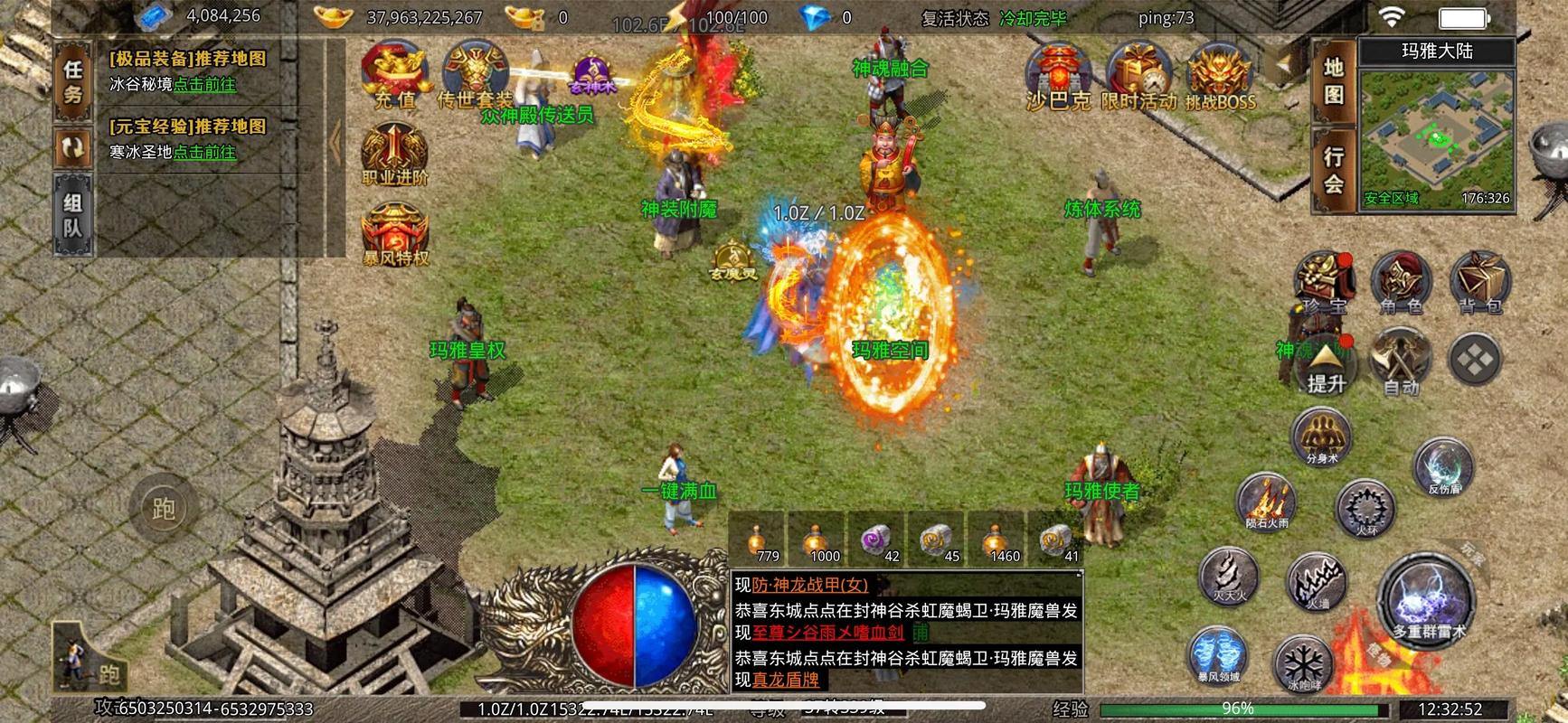The image size is (1568, 723).
Task: Open the 传世套装 set icon
Action: click(475, 74)
